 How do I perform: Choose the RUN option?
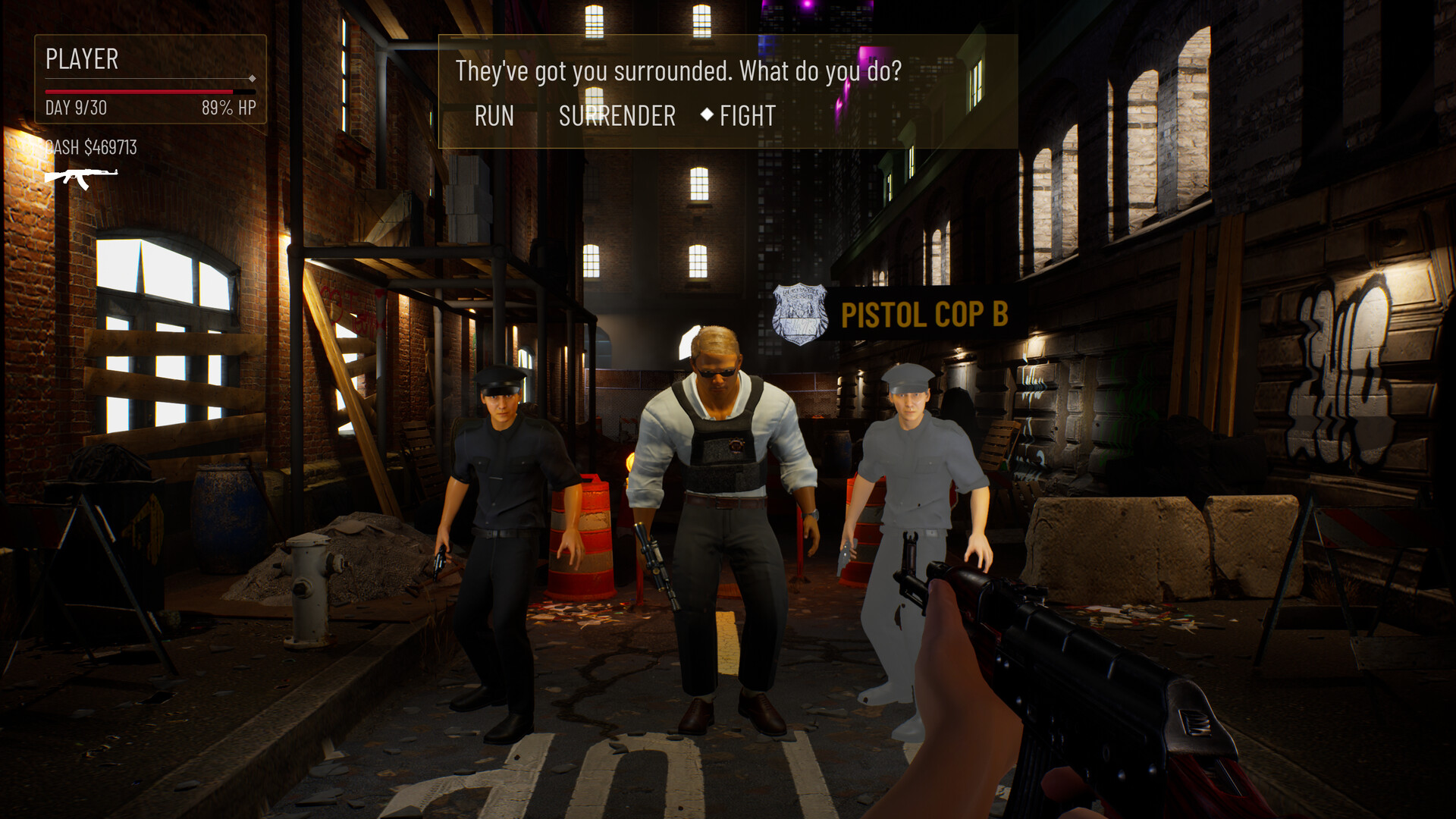click(x=494, y=116)
